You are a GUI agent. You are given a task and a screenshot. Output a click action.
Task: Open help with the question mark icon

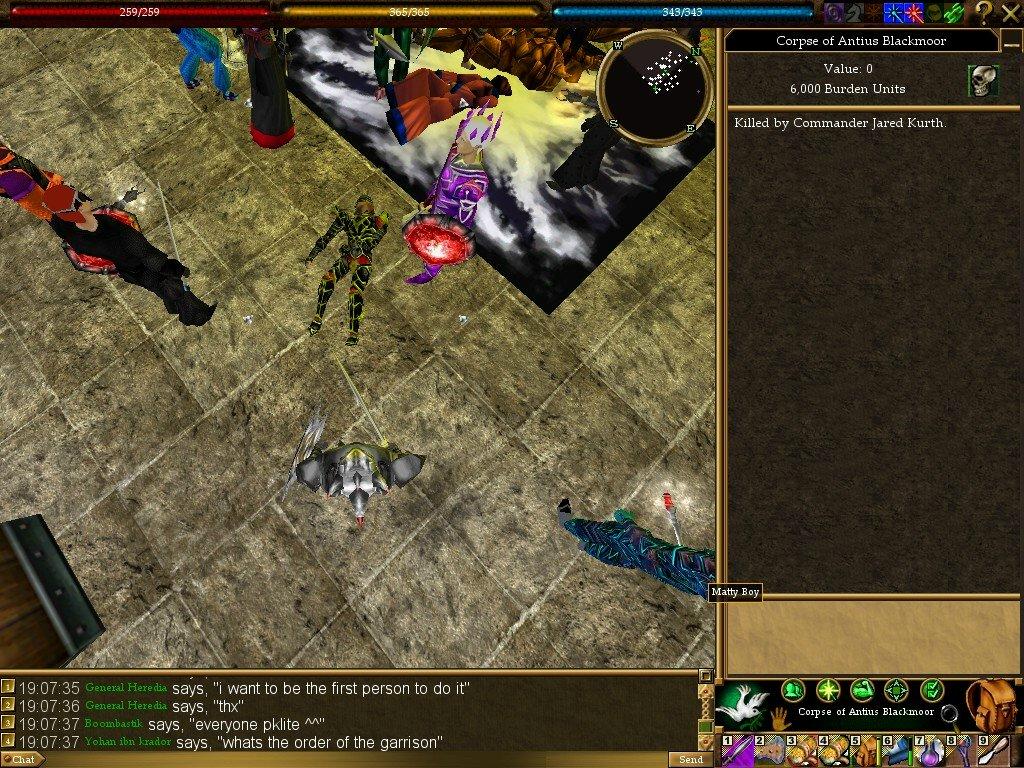(x=985, y=12)
